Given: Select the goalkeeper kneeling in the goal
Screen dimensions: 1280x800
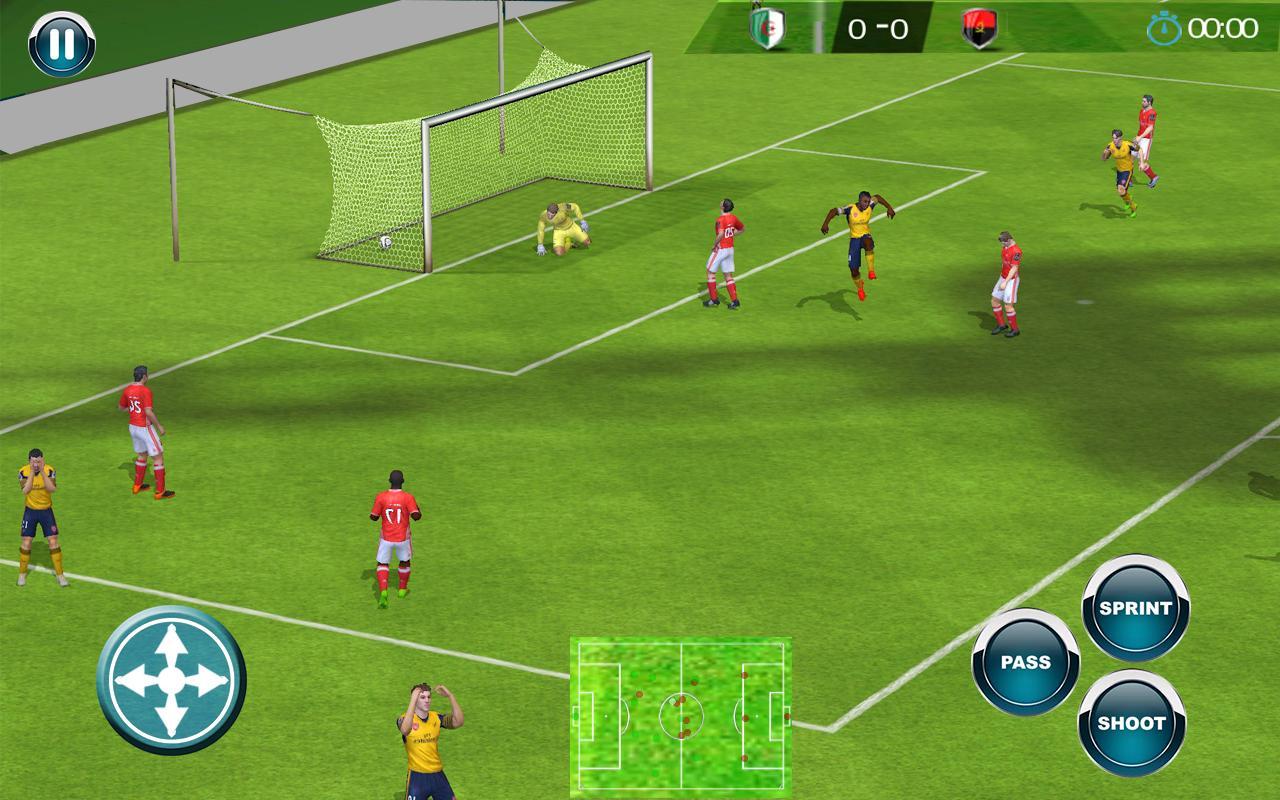Looking at the screenshot, I should click(560, 230).
